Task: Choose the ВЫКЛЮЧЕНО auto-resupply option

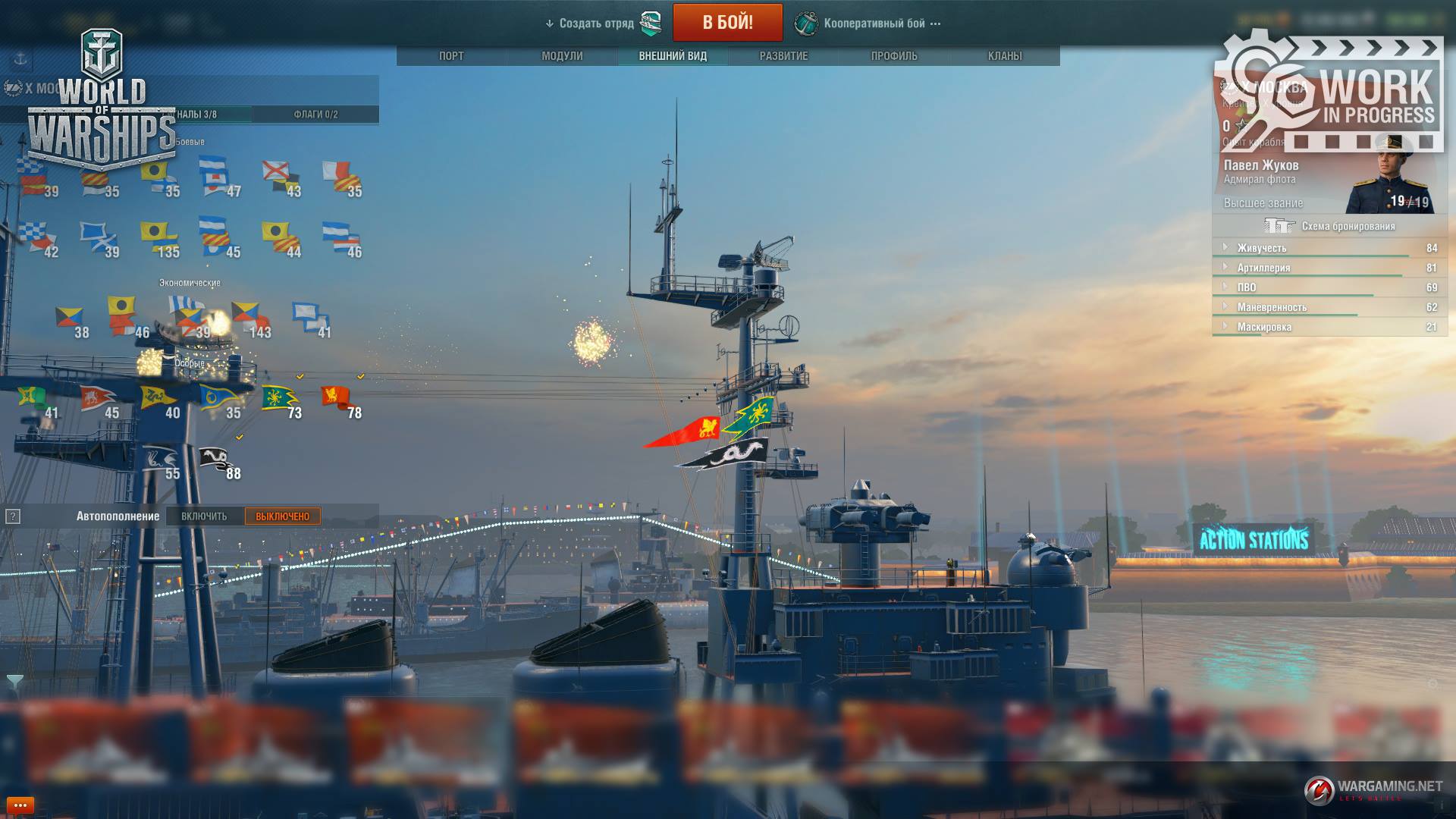Action: pyautogui.click(x=282, y=516)
